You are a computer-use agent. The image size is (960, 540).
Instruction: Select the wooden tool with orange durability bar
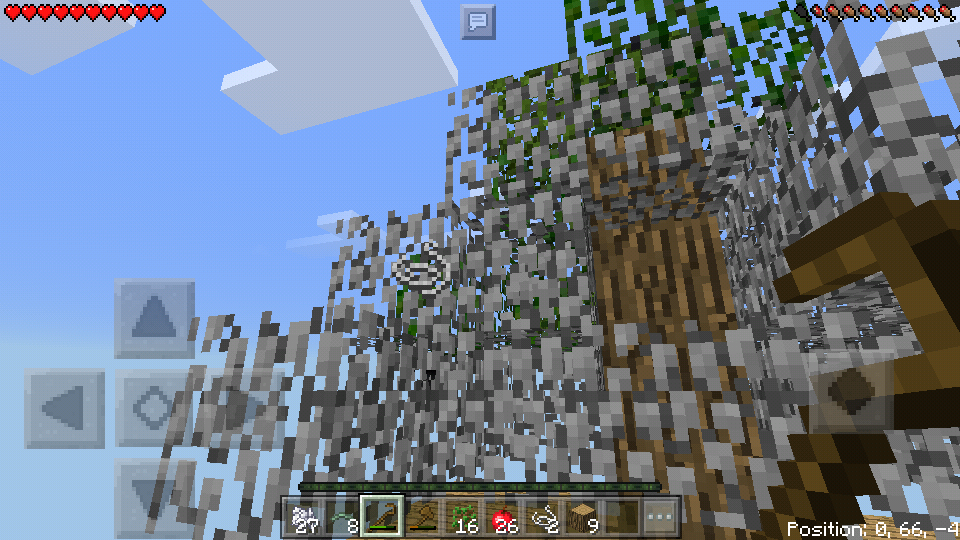[423, 517]
